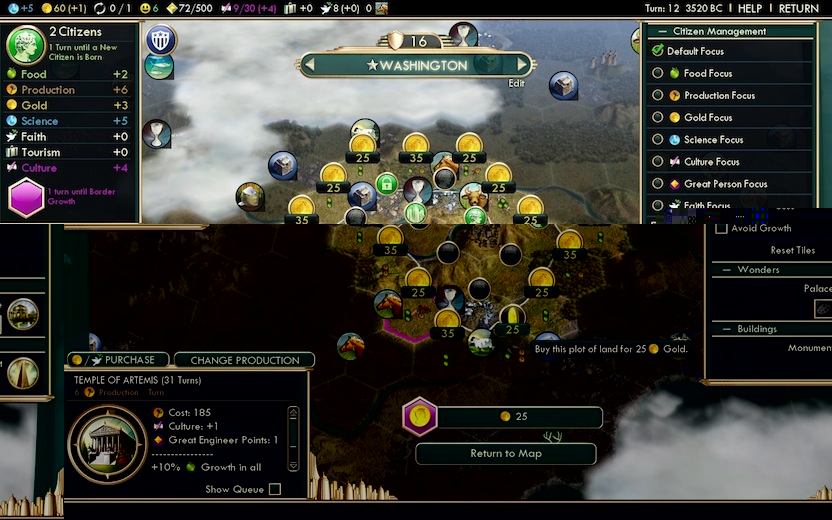Collapse the Citizen Management section
The width and height of the screenshot is (832, 520).
(x=664, y=32)
